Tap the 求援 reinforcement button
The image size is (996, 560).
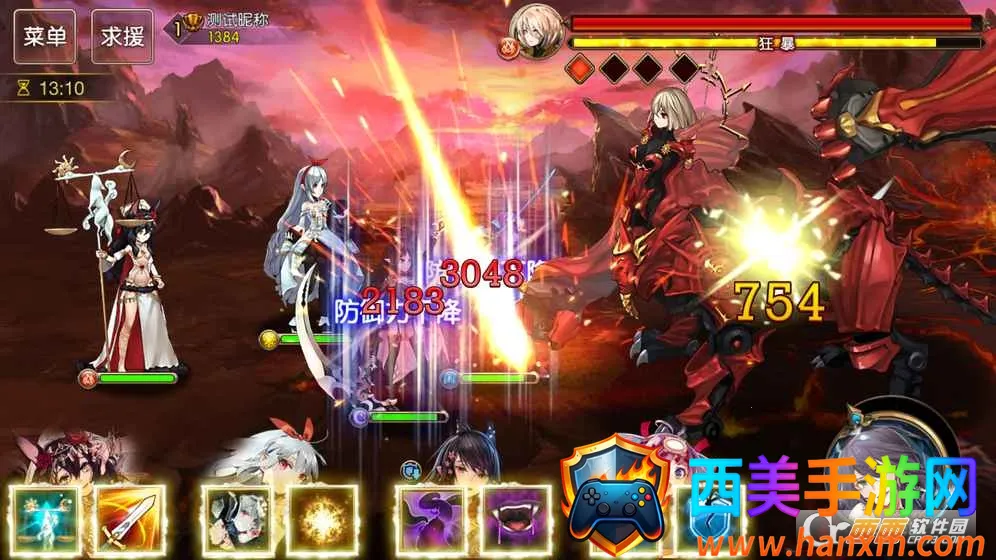tap(123, 37)
